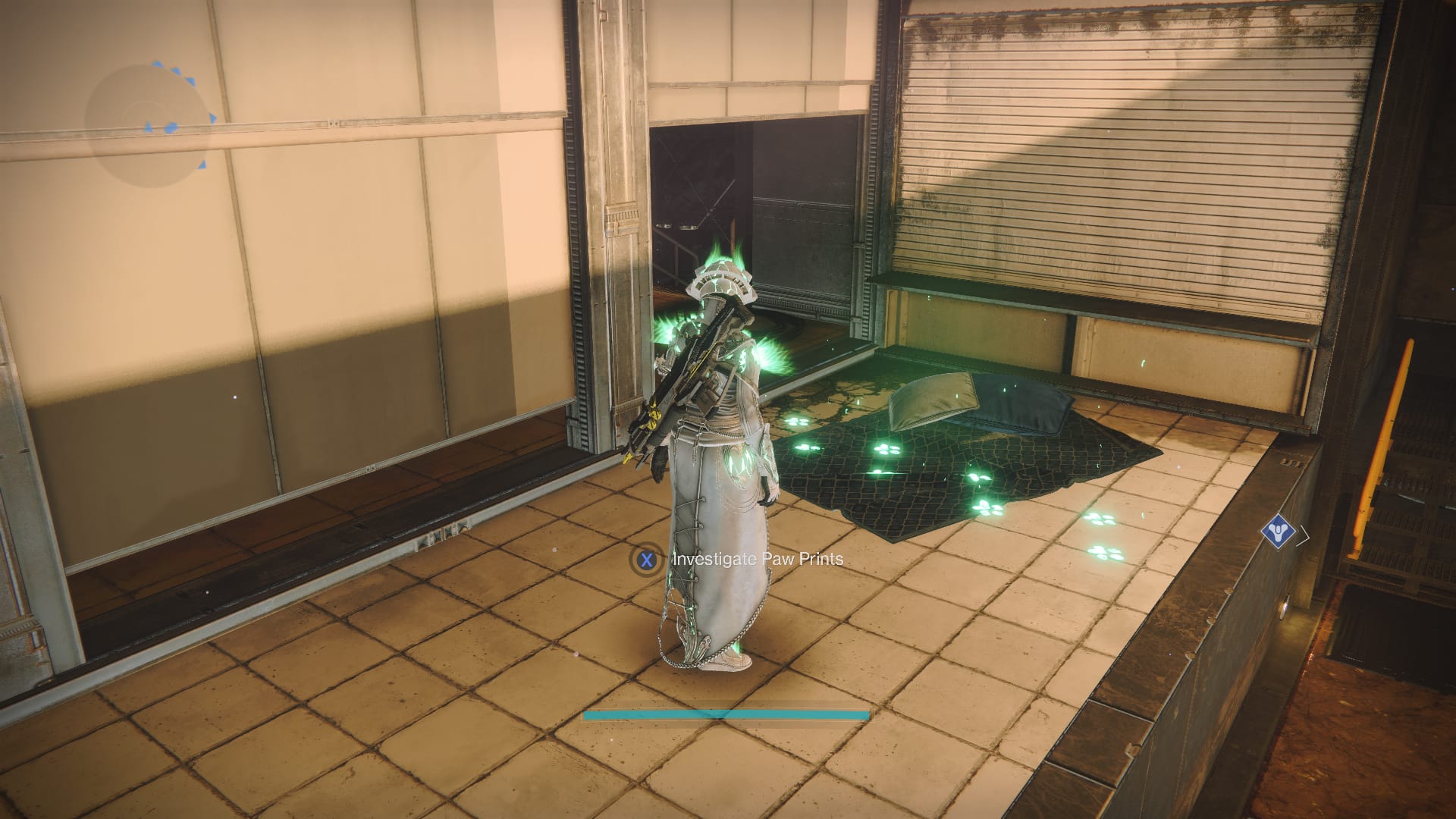The height and width of the screenshot is (819, 1456).
Task: Select the Destiny tricorn marker icon
Action: coord(1278,533)
